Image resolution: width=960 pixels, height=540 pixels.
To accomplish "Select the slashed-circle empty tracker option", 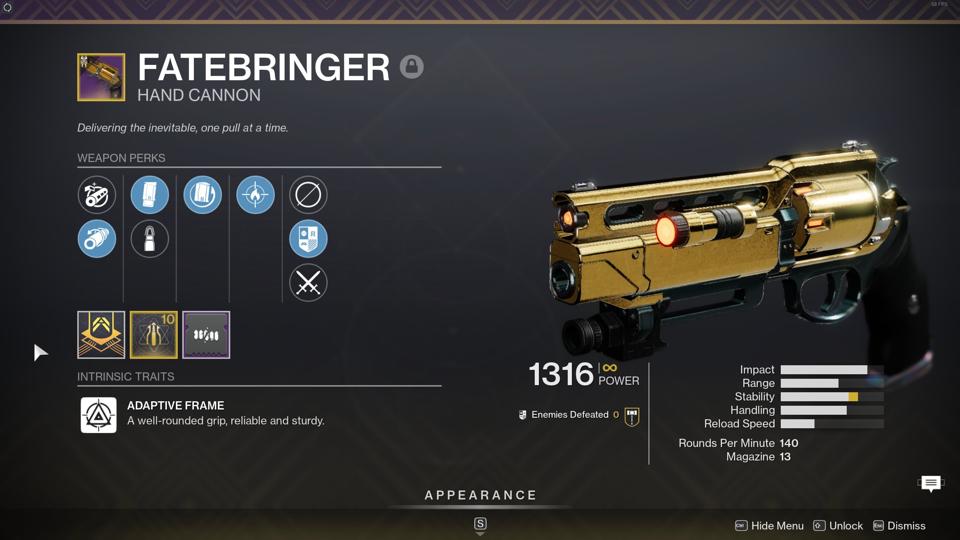I will click(308, 195).
